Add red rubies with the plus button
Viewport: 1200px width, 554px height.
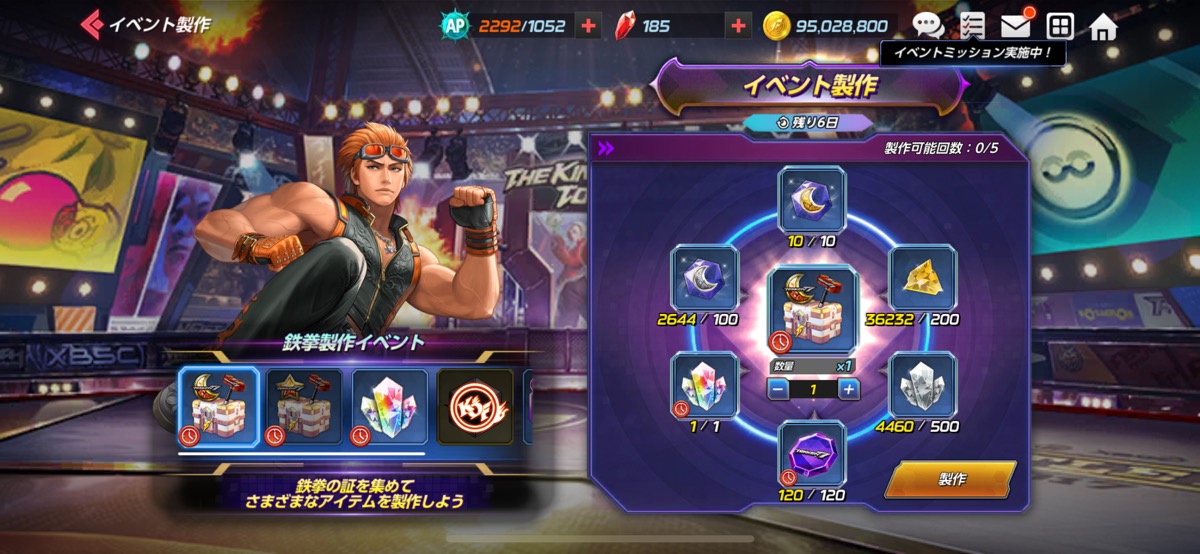[x=738, y=26]
